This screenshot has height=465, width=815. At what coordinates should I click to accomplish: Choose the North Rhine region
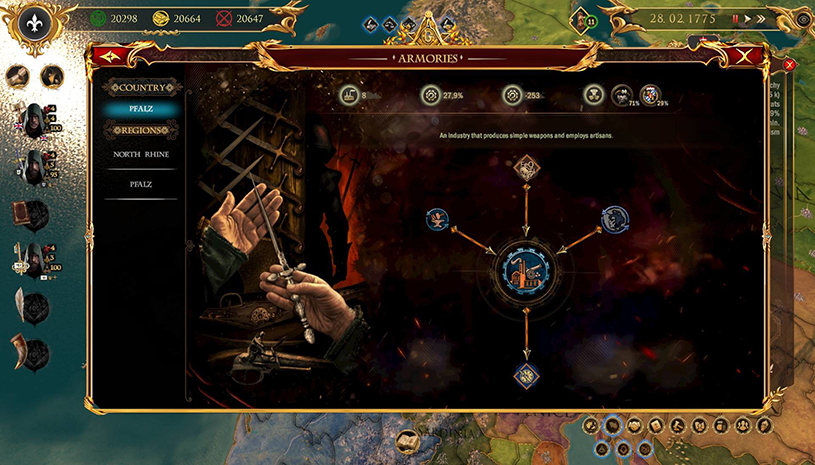[x=141, y=154]
